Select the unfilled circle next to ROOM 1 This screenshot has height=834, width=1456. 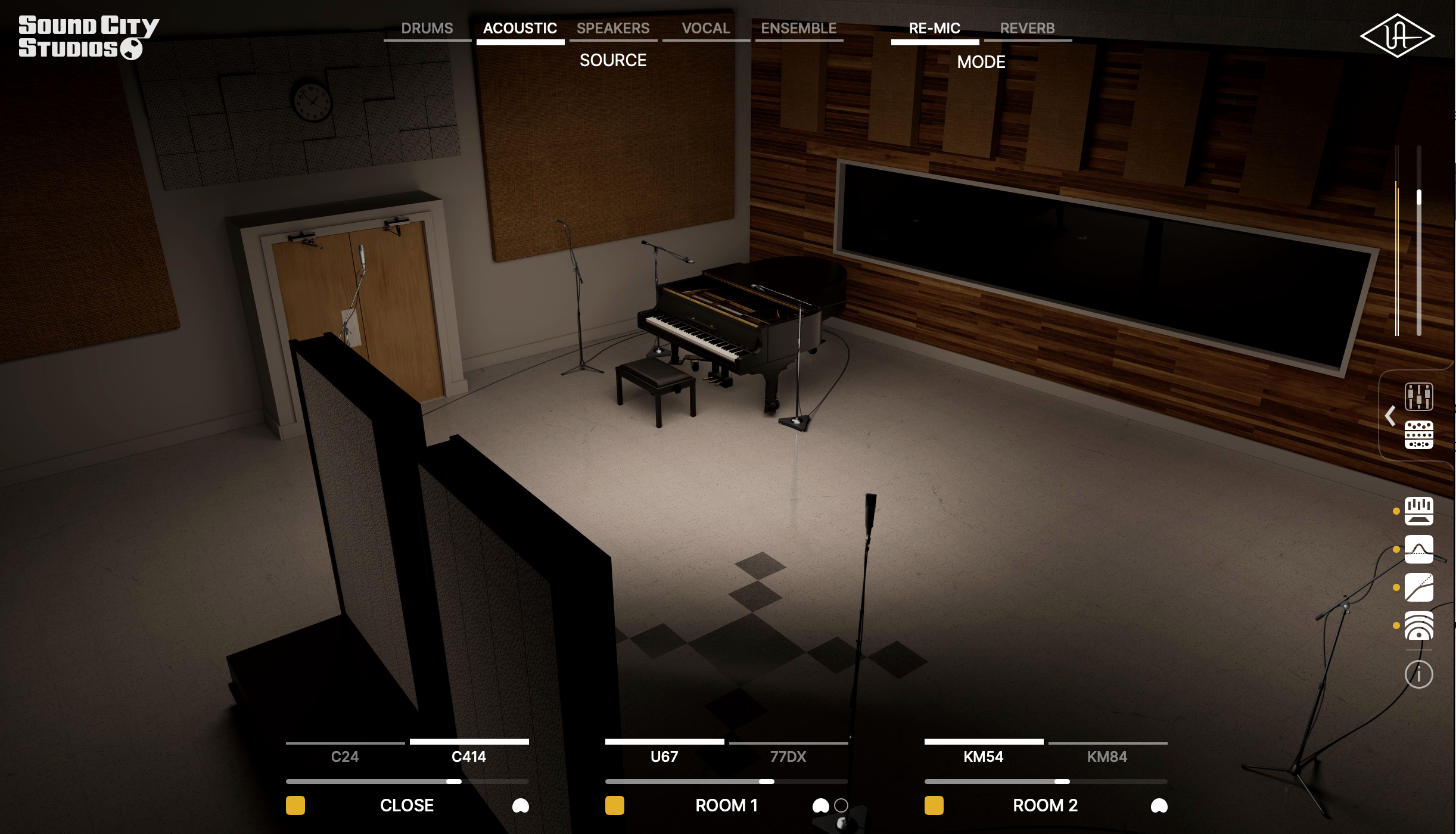click(x=841, y=805)
